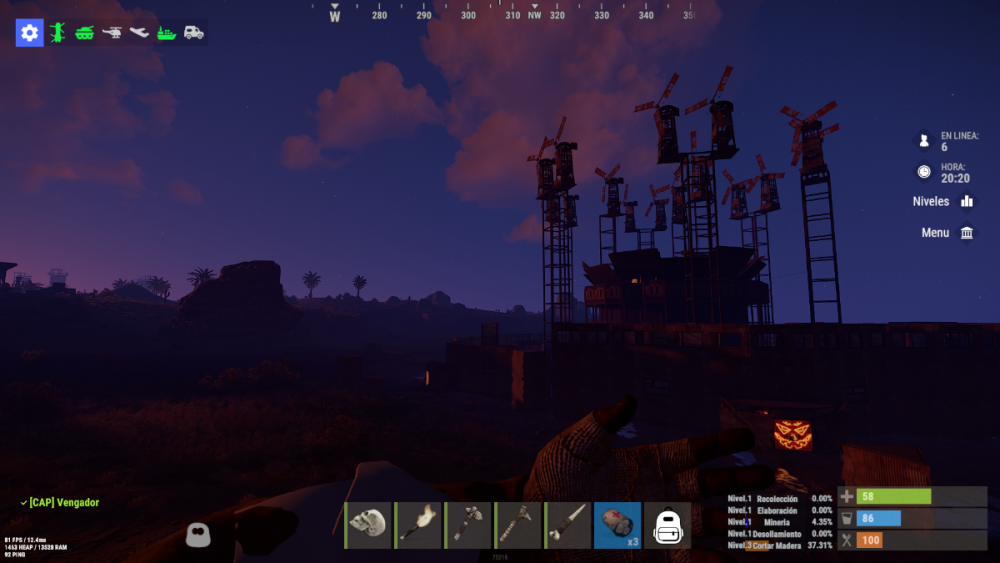The height and width of the screenshot is (563, 1000).
Task: Click the van vehicle event icon
Action: [193, 33]
